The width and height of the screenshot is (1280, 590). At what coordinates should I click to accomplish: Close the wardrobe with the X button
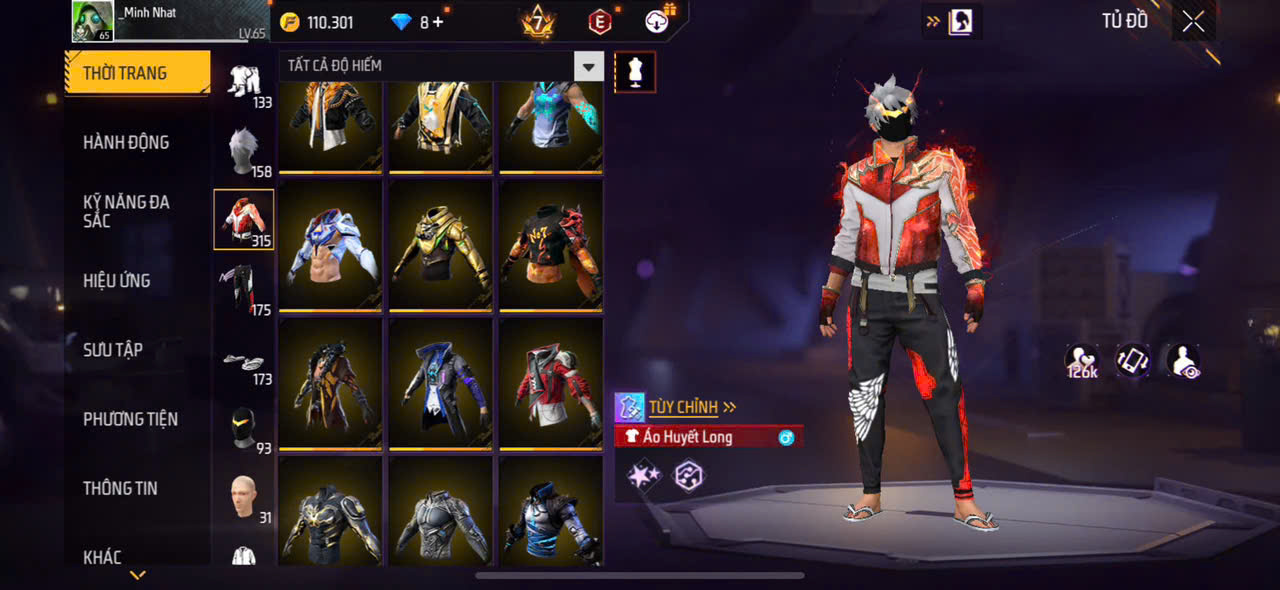pos(1193,22)
